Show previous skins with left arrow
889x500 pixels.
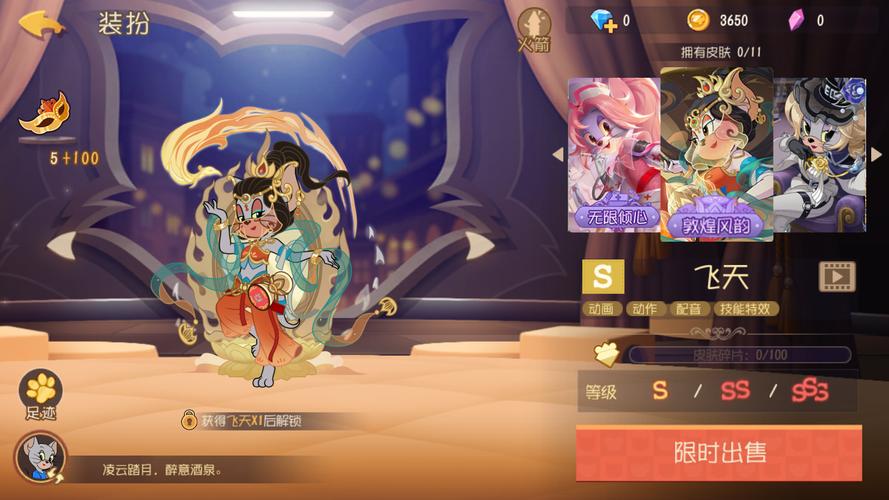tap(559, 155)
